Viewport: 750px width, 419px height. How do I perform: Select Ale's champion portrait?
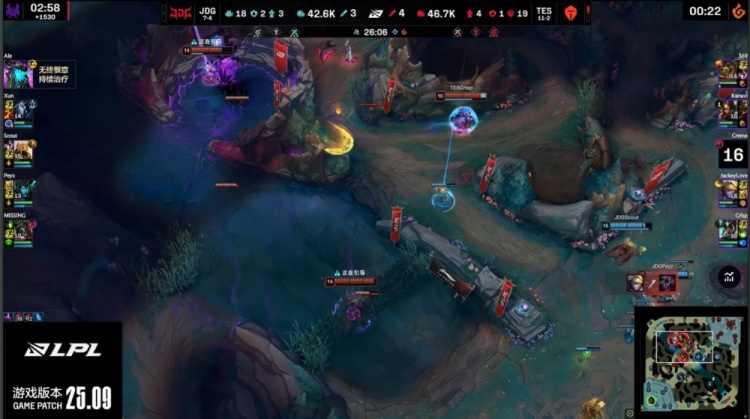(14, 75)
